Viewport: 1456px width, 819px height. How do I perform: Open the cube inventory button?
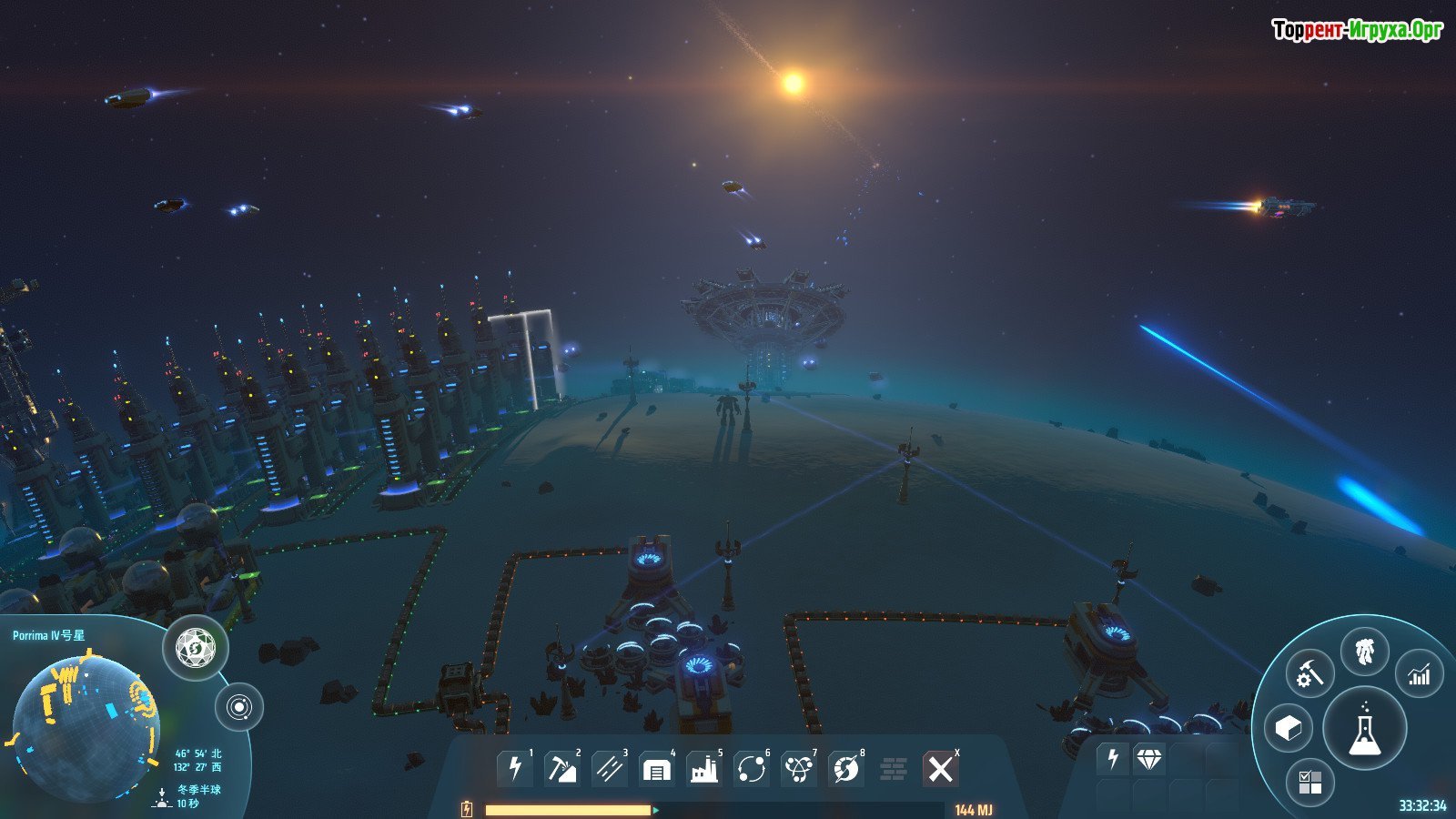click(1289, 728)
